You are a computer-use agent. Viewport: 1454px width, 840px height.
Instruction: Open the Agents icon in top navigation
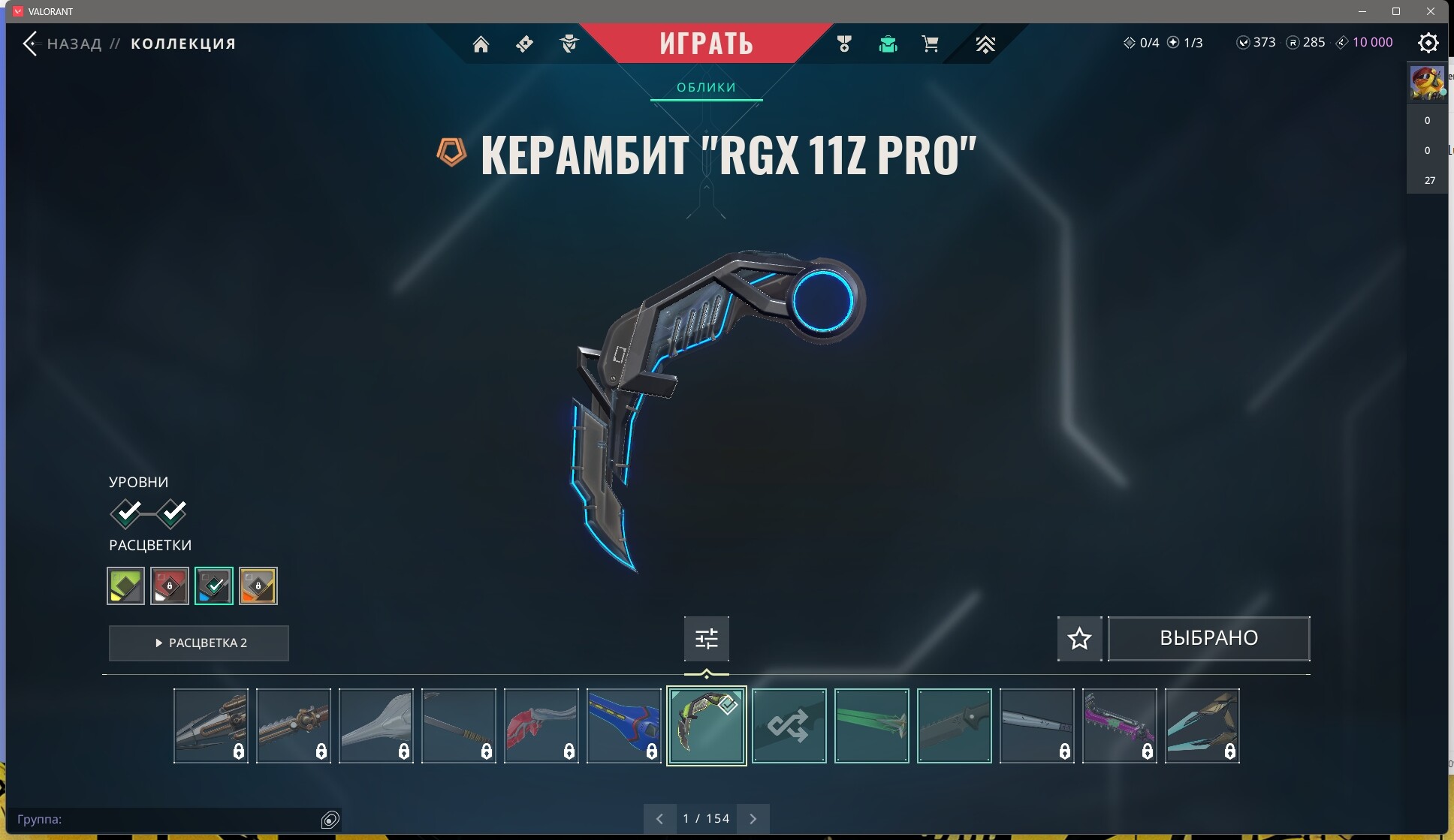point(569,44)
